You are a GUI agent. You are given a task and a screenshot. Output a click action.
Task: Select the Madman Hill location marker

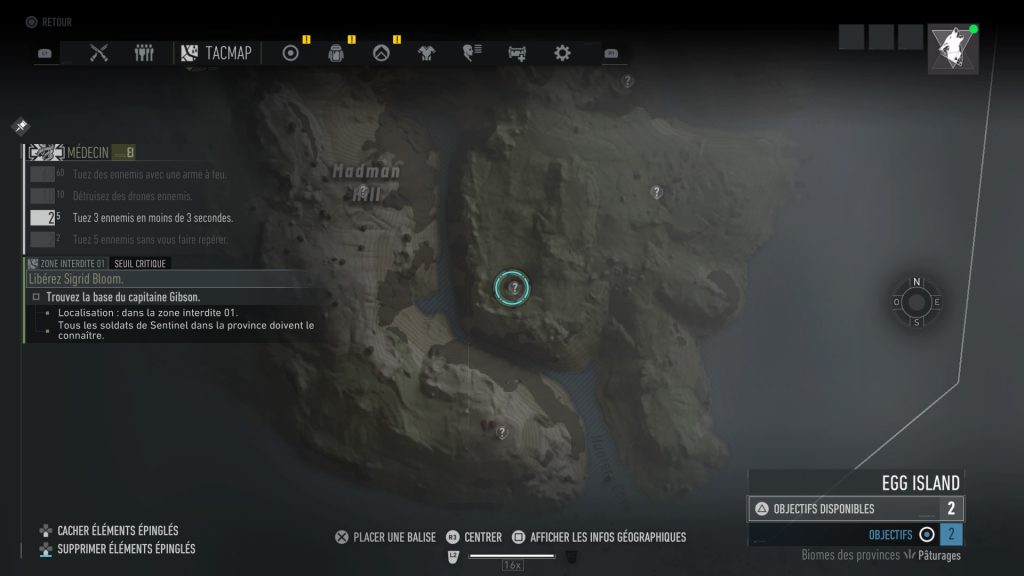coord(365,190)
